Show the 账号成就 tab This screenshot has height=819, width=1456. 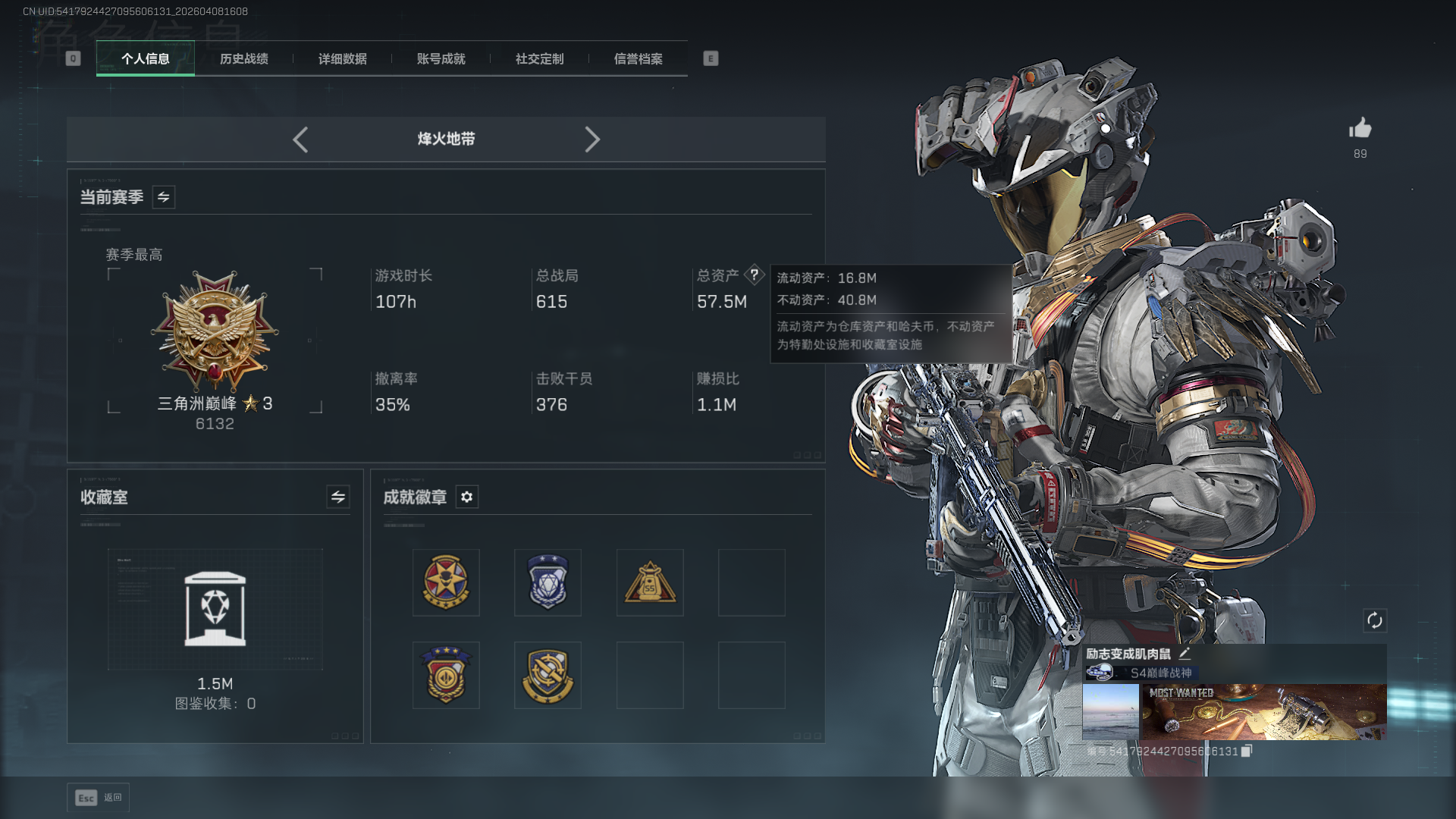click(x=441, y=58)
